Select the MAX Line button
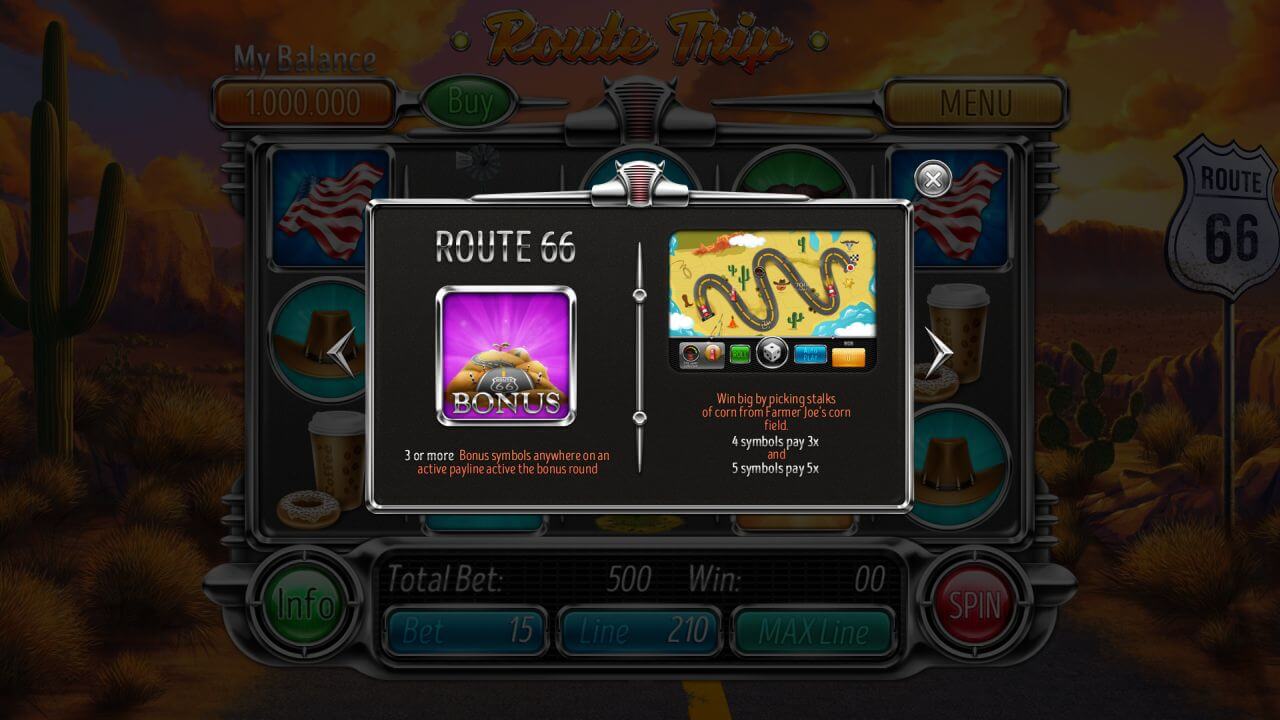Viewport: 1280px width, 720px height. pos(812,631)
